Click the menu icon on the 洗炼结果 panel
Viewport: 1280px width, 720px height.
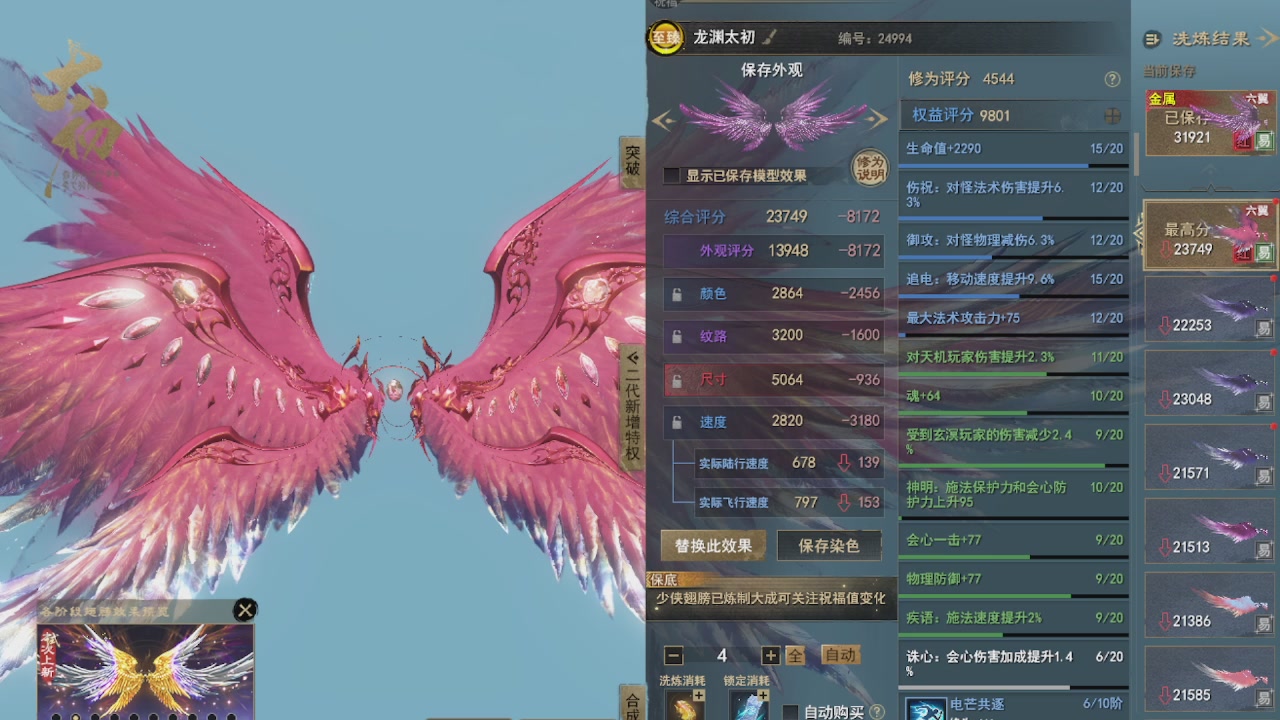coord(1152,40)
